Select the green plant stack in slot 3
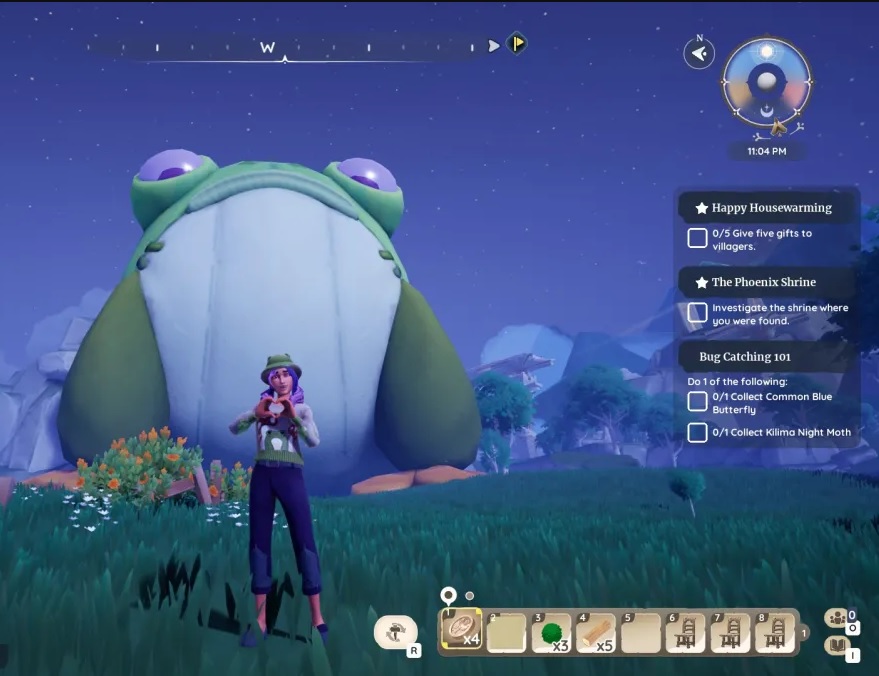 pos(553,633)
